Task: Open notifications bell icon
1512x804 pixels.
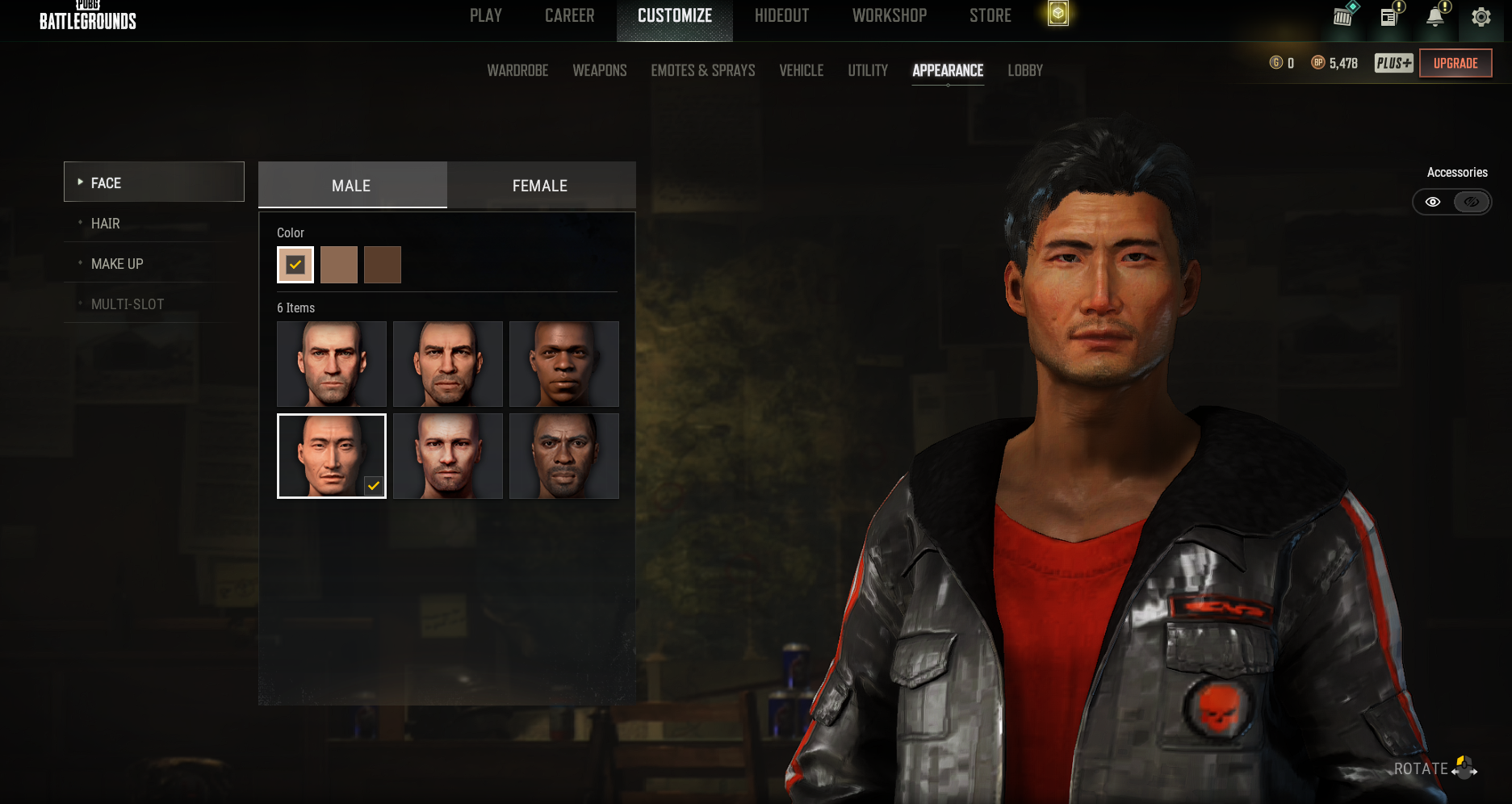Action: (1435, 17)
